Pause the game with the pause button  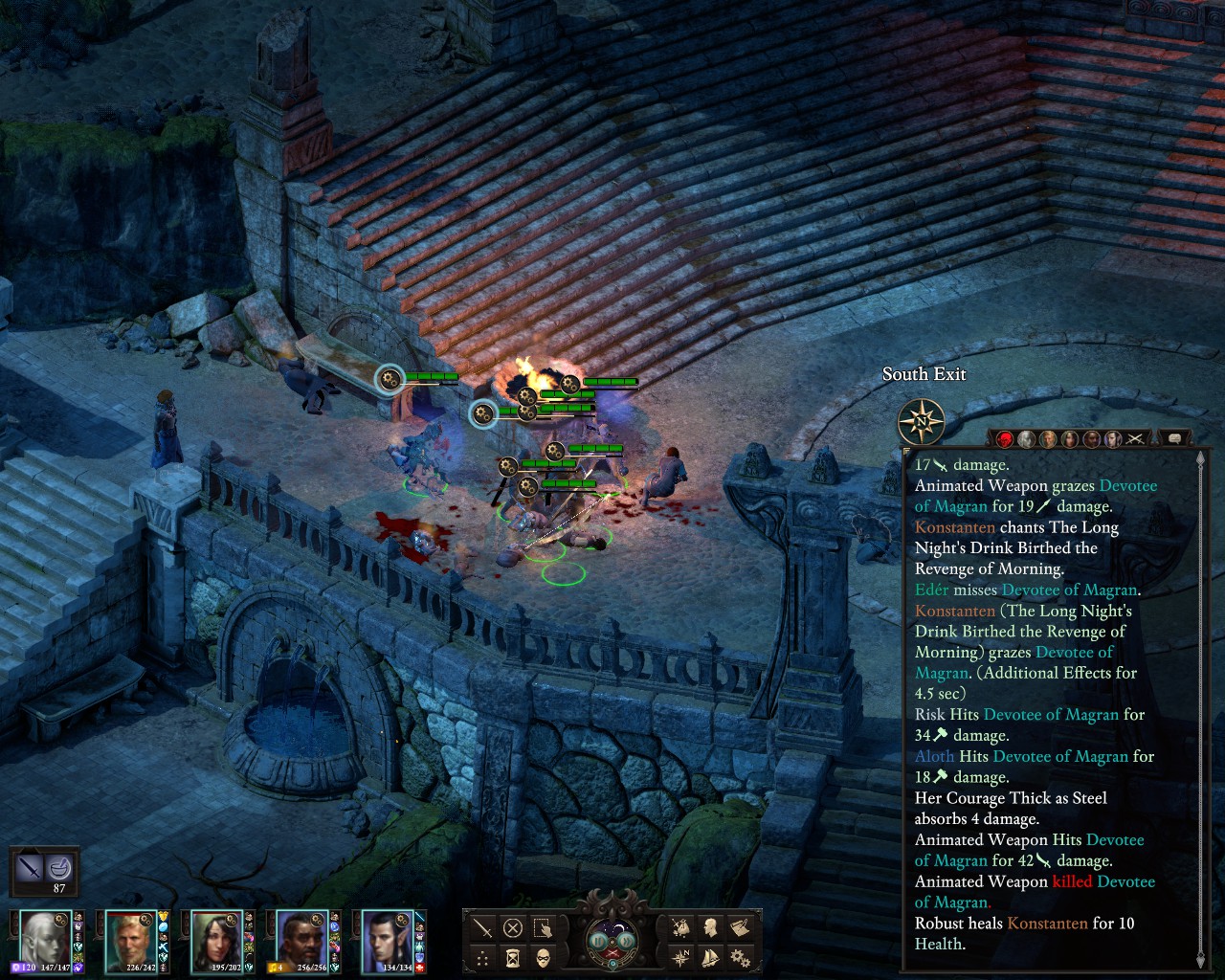(599, 941)
